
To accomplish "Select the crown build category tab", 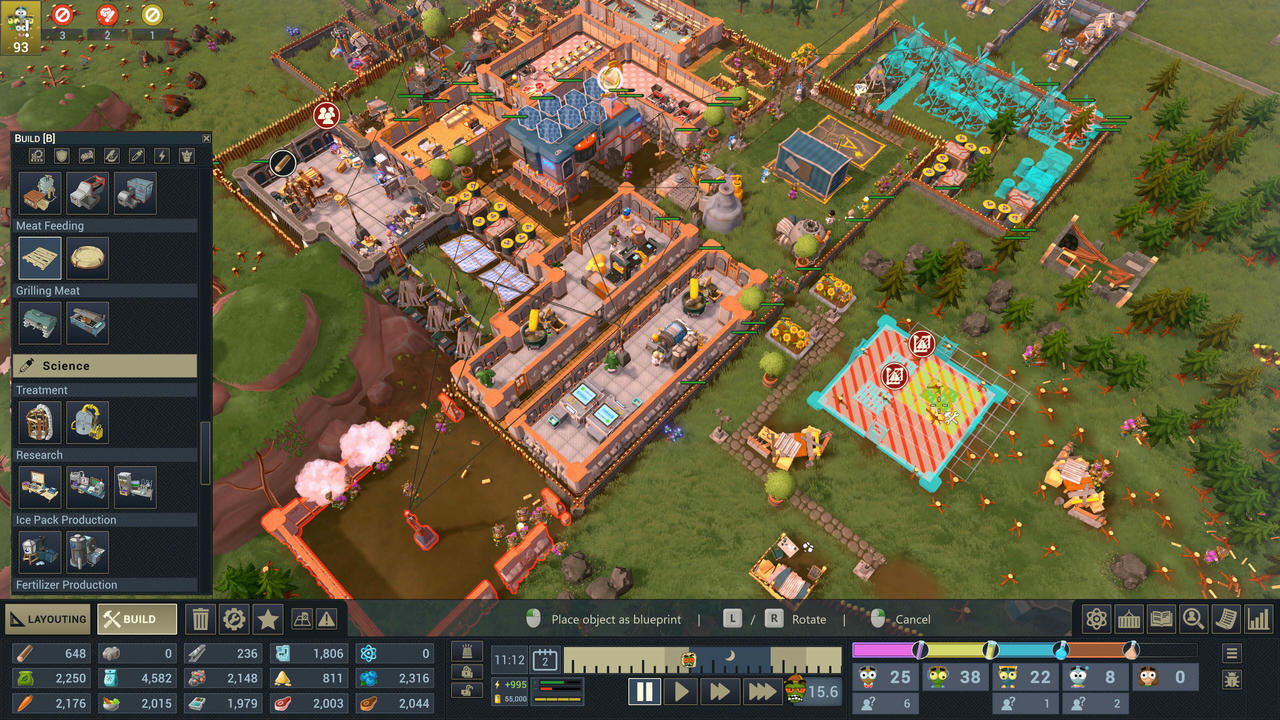I will 186,156.
